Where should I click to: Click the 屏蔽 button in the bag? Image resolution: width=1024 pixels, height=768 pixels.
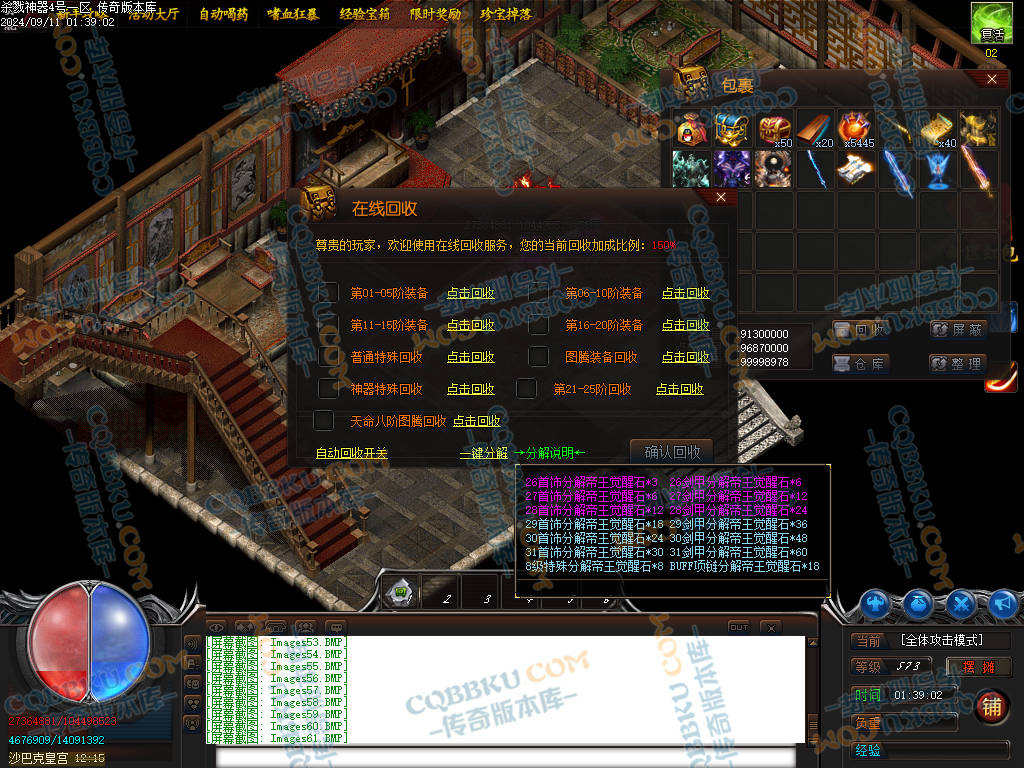click(957, 330)
